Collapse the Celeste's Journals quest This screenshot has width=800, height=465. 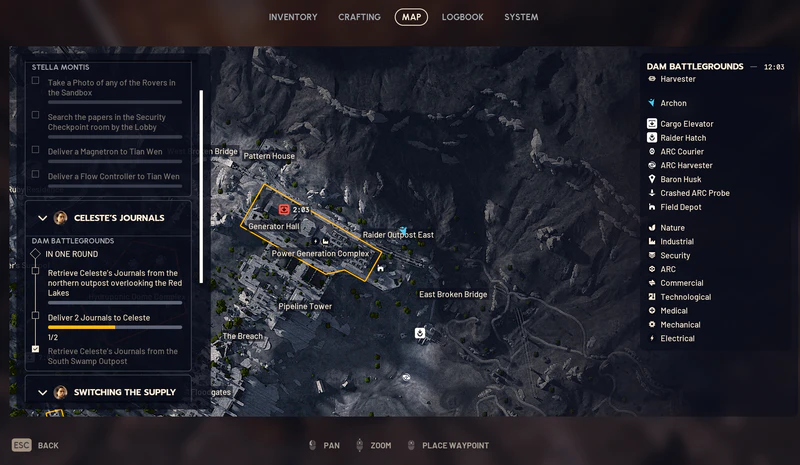(x=43, y=218)
